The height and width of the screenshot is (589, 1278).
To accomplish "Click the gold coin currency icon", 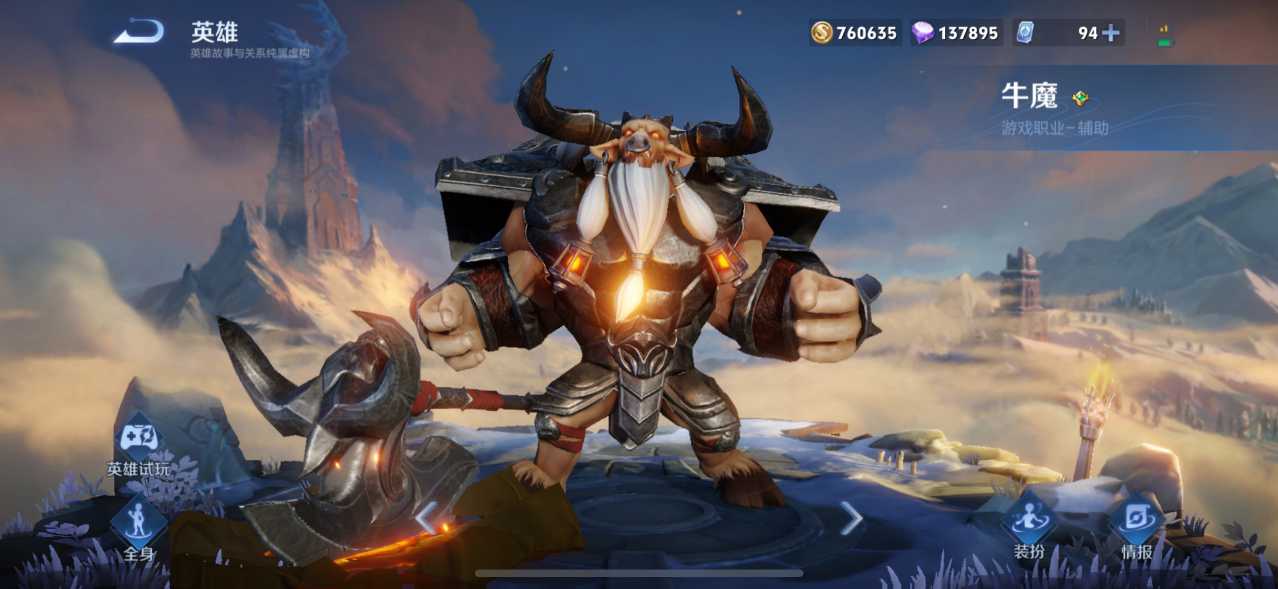I will (822, 33).
